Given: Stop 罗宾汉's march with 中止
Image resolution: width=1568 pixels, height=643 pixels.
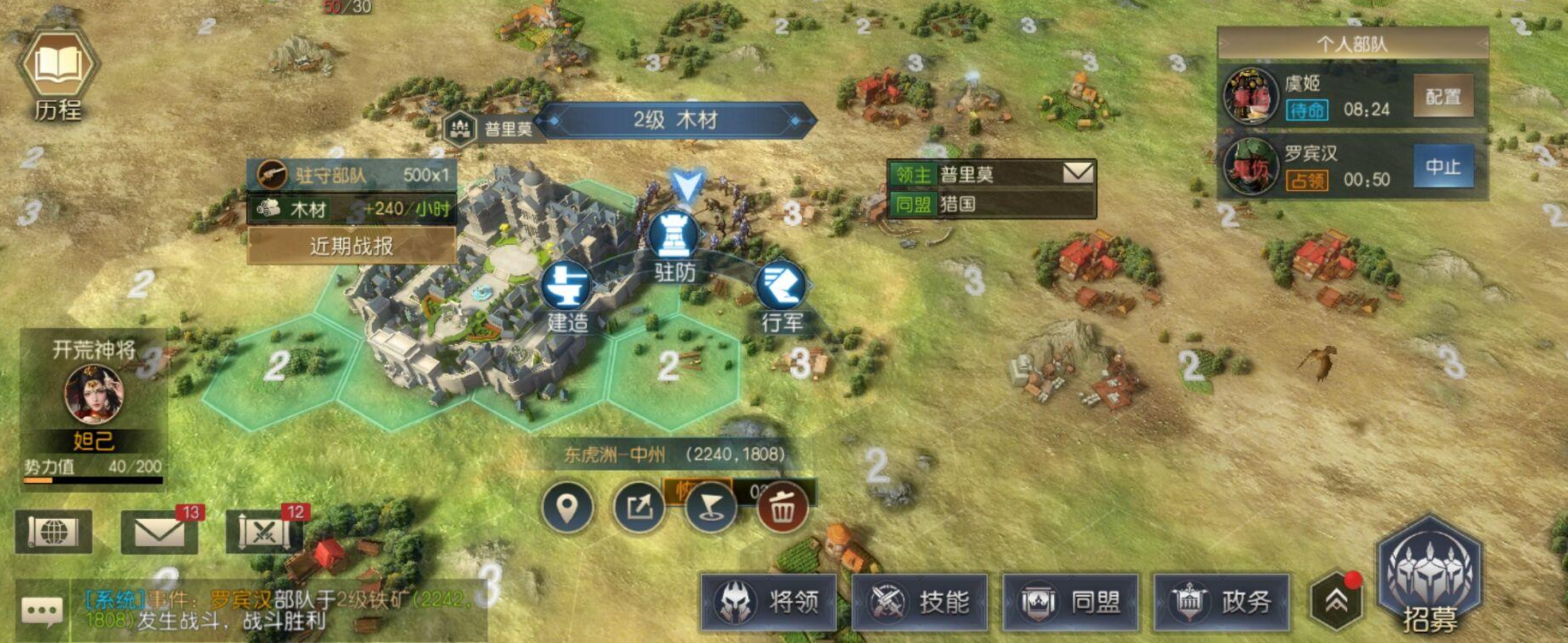Looking at the screenshot, I should tap(1443, 167).
